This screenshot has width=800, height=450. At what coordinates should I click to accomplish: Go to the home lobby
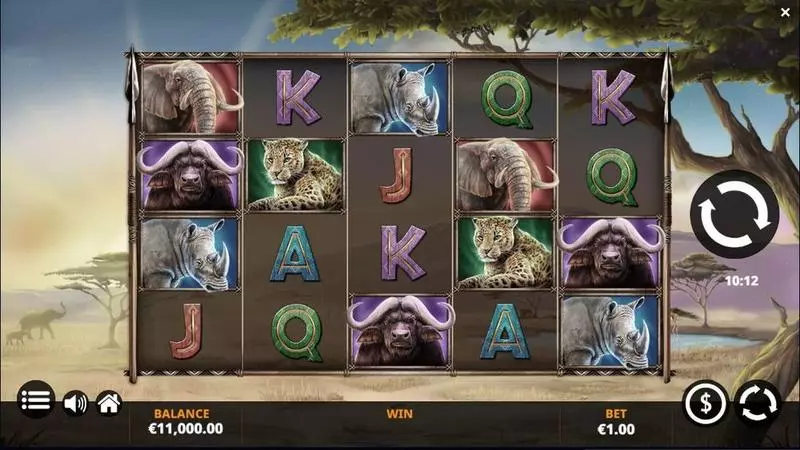click(x=109, y=403)
